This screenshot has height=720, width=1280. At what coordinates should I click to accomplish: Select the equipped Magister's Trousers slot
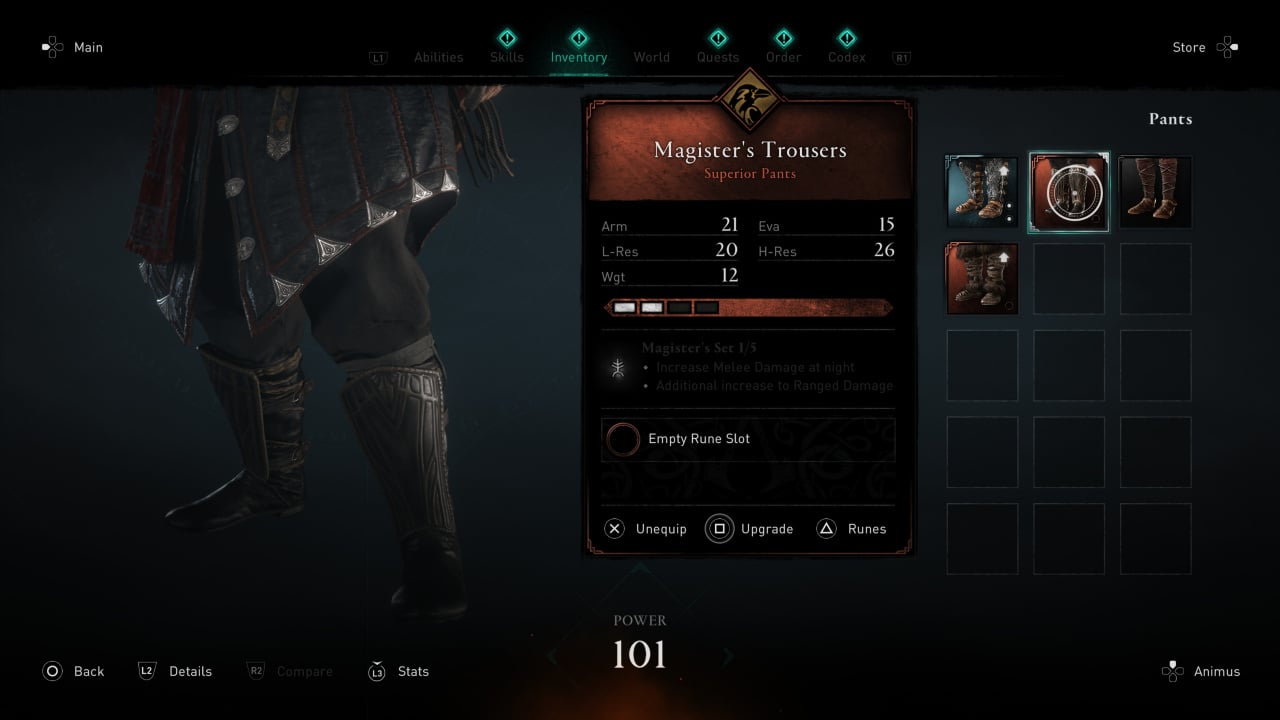pyautogui.click(x=1069, y=192)
